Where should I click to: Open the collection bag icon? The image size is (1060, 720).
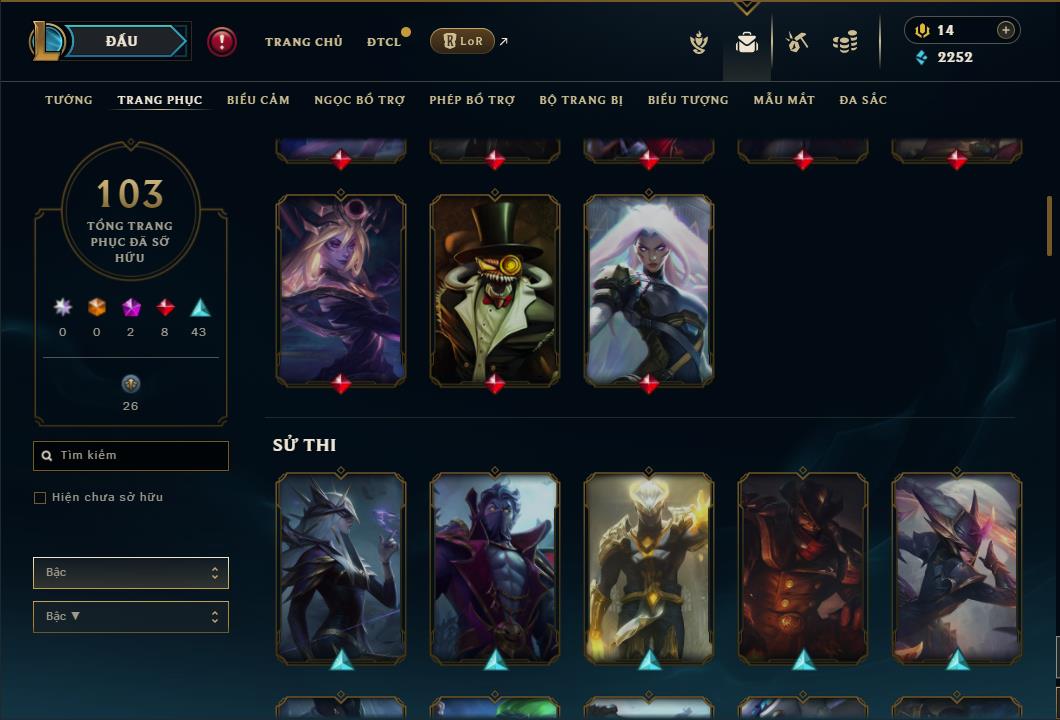[747, 42]
